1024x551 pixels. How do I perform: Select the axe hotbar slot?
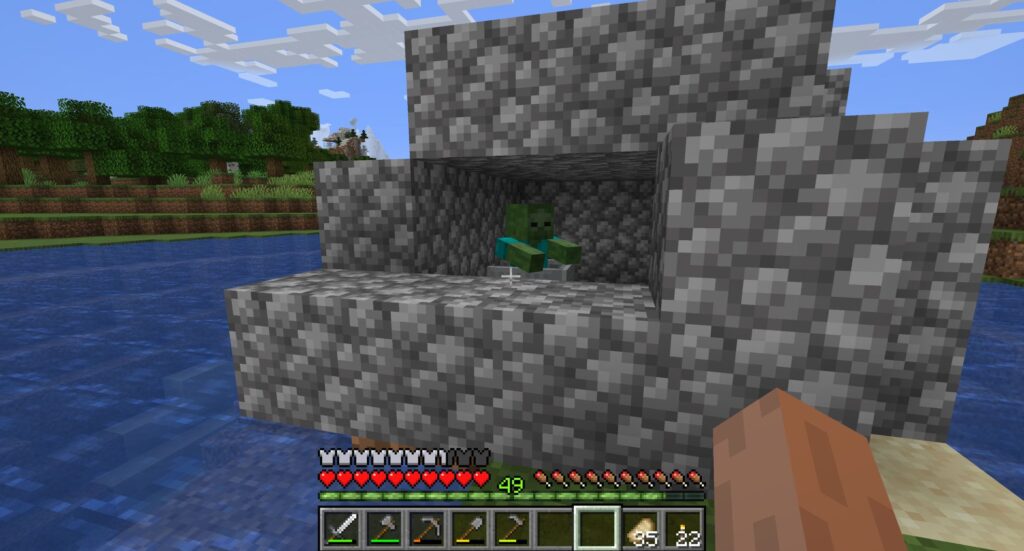click(383, 528)
